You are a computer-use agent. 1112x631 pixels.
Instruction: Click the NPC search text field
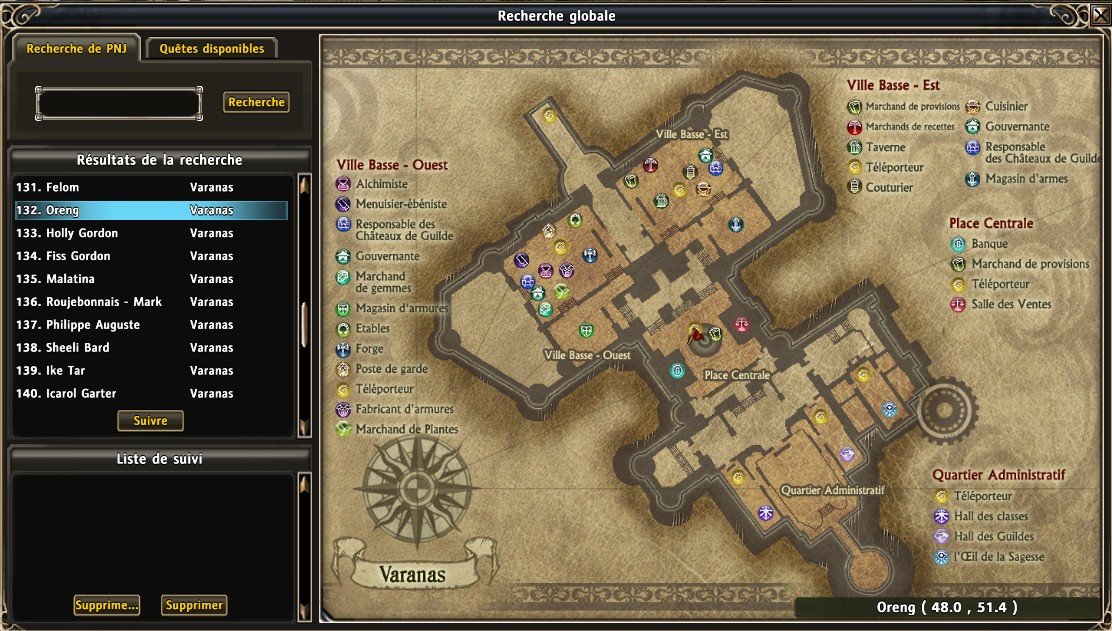pos(118,102)
